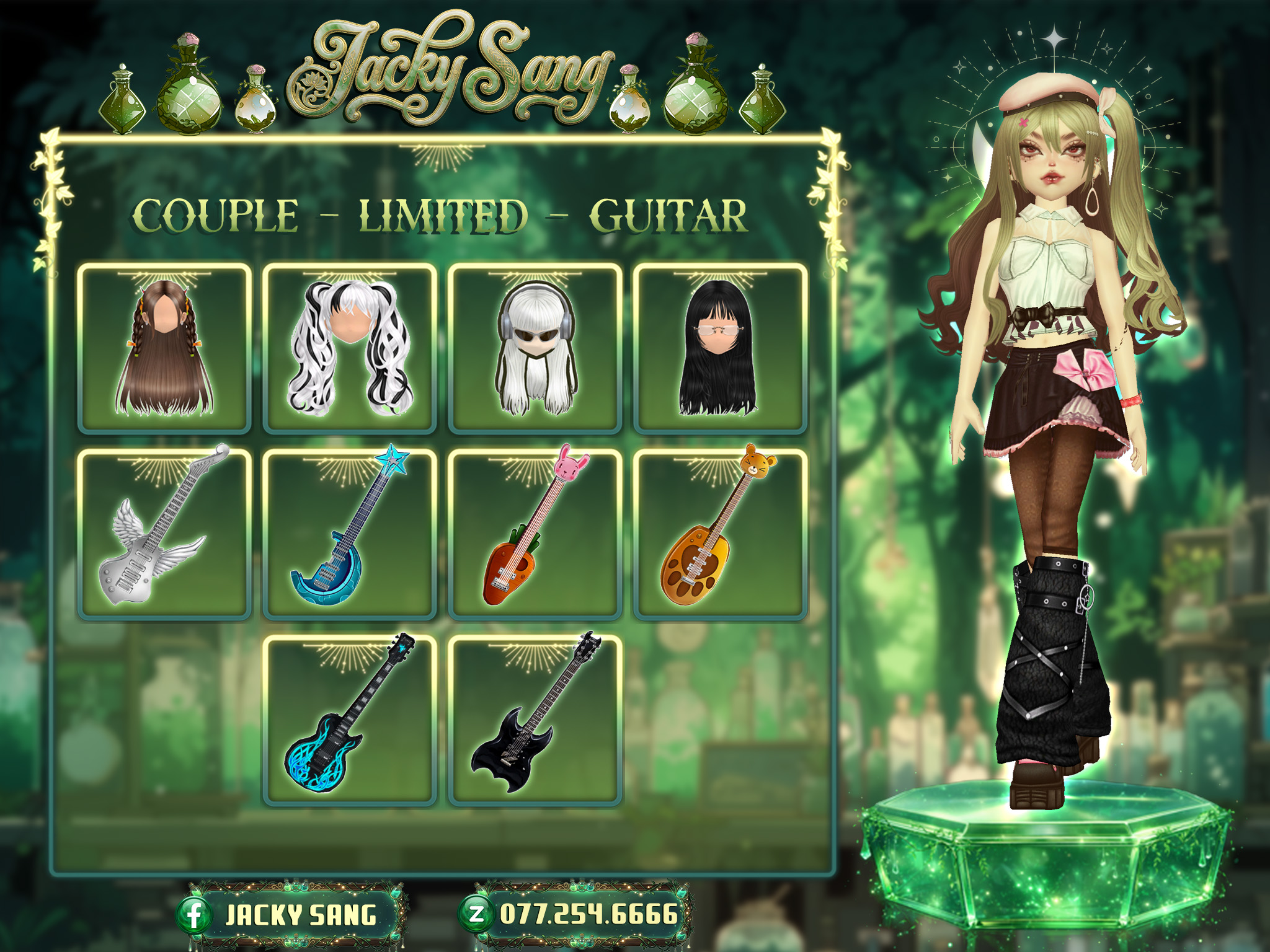Viewport: 1270px width, 952px height.
Task: Select the black hair with glasses
Action: [x=720, y=348]
